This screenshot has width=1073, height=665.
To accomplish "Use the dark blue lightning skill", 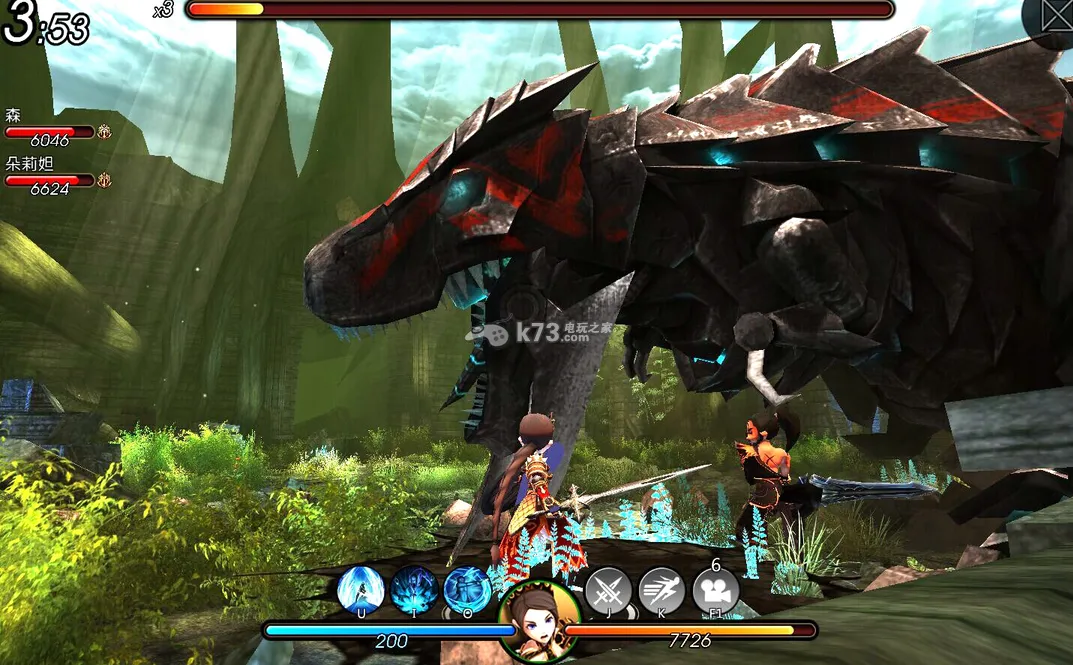I will [x=414, y=589].
